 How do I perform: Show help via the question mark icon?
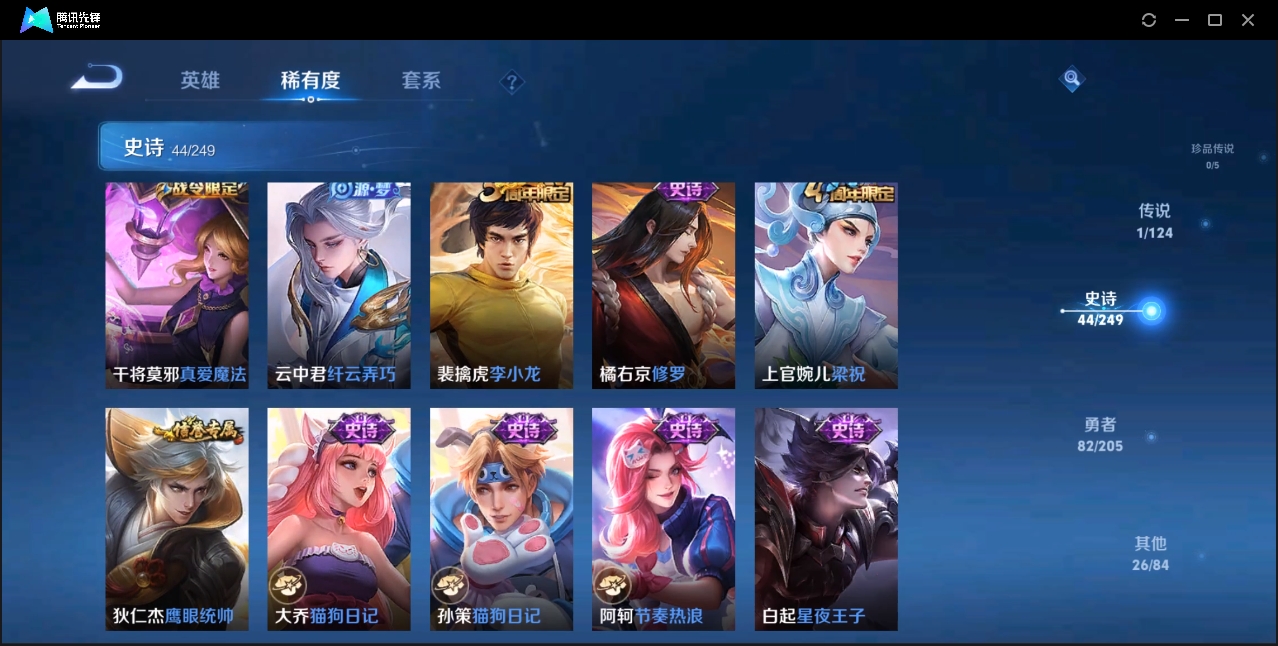pyautogui.click(x=512, y=82)
